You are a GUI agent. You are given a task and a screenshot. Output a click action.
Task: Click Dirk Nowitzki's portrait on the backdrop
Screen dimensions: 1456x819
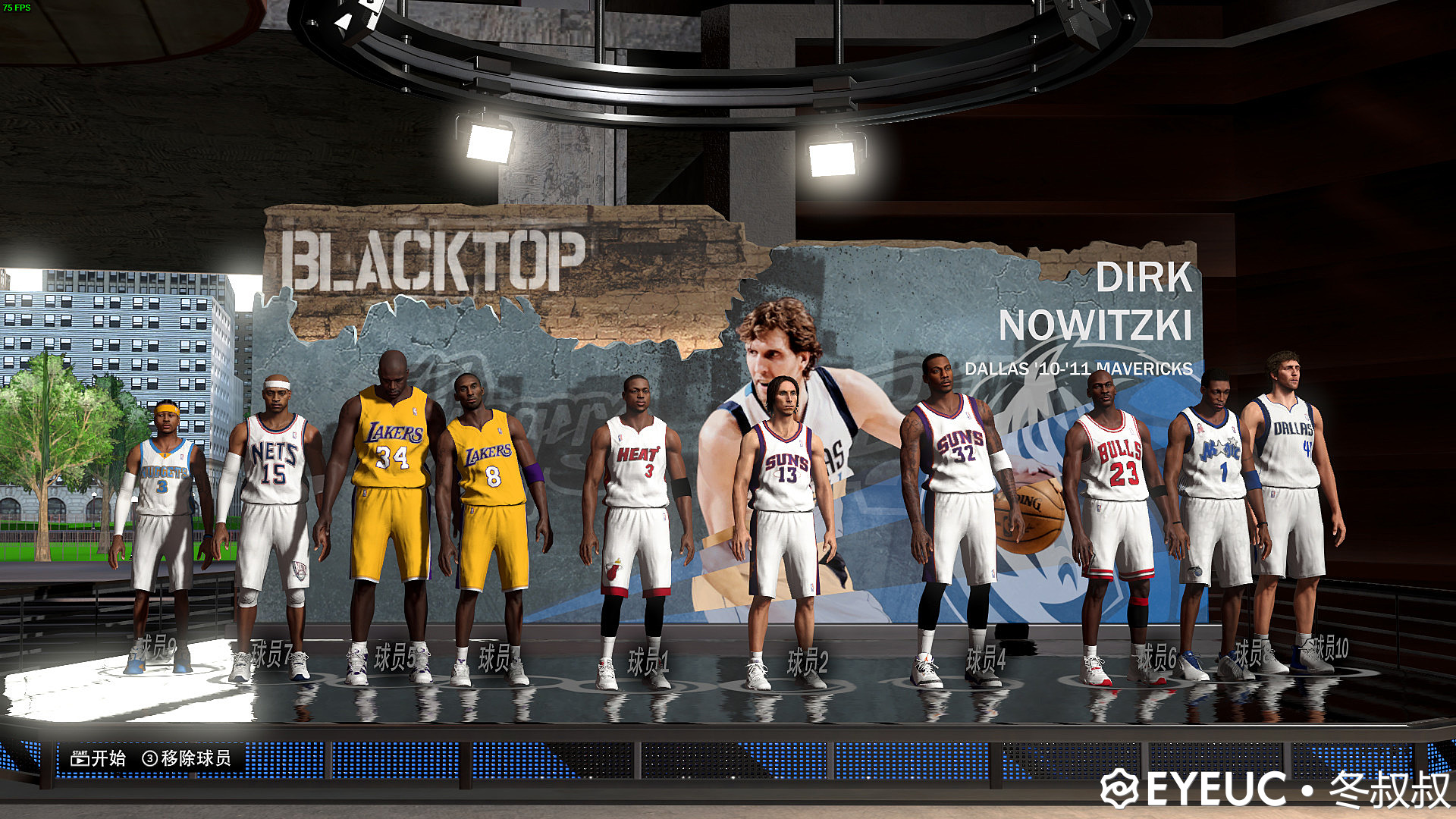pyautogui.click(x=773, y=356)
